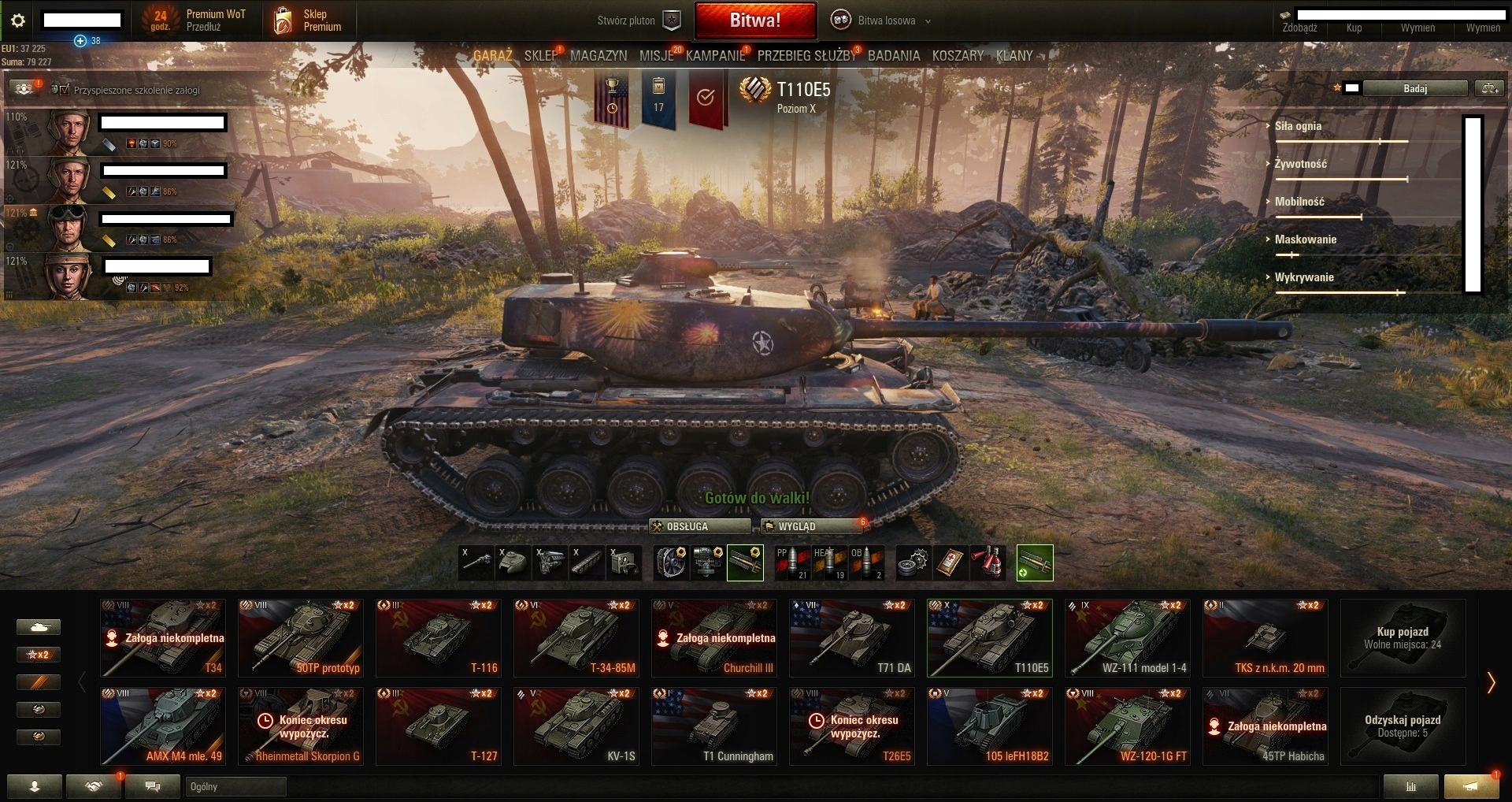
Task: Open the game settings gear icon
Action: coord(17,21)
